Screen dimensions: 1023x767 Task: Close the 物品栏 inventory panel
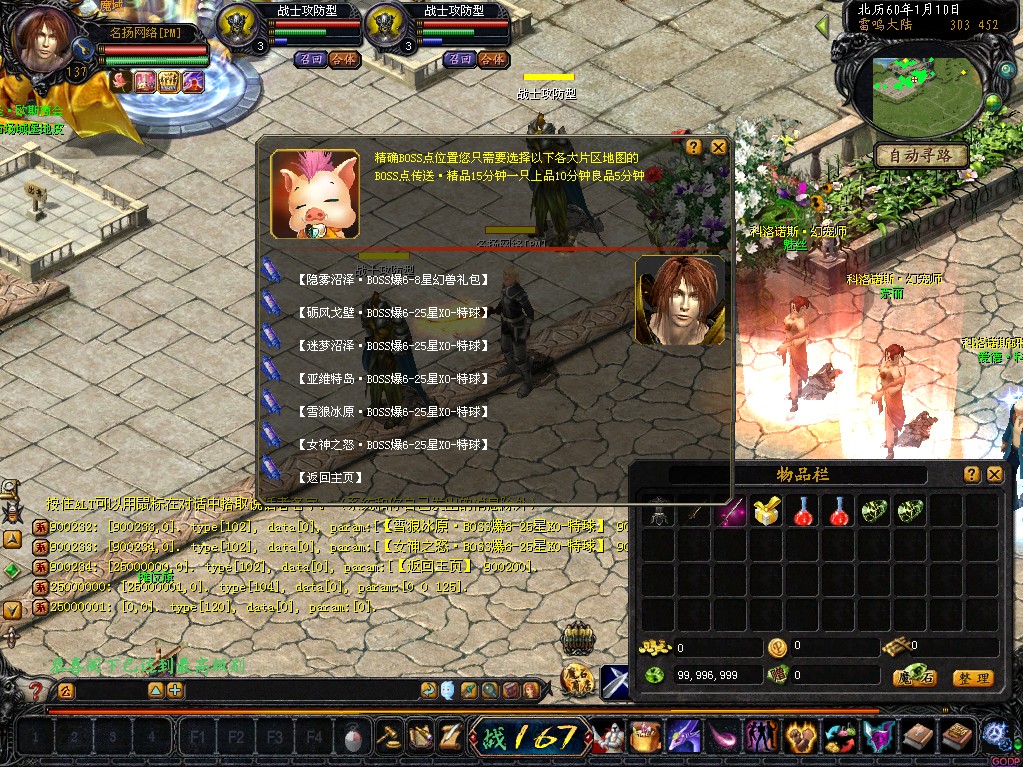coord(994,475)
